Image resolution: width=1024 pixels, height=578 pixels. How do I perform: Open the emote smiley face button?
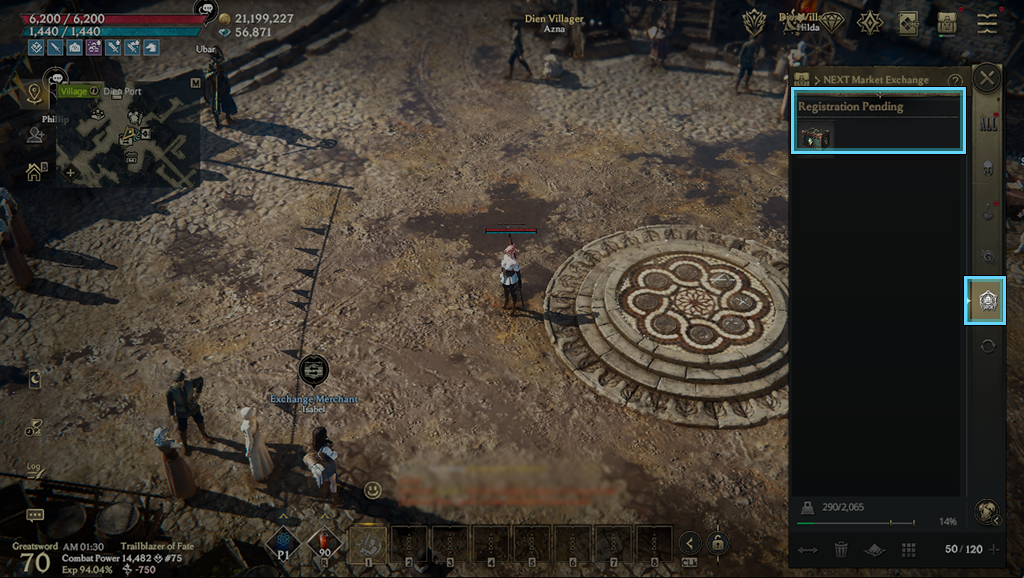coord(373,490)
